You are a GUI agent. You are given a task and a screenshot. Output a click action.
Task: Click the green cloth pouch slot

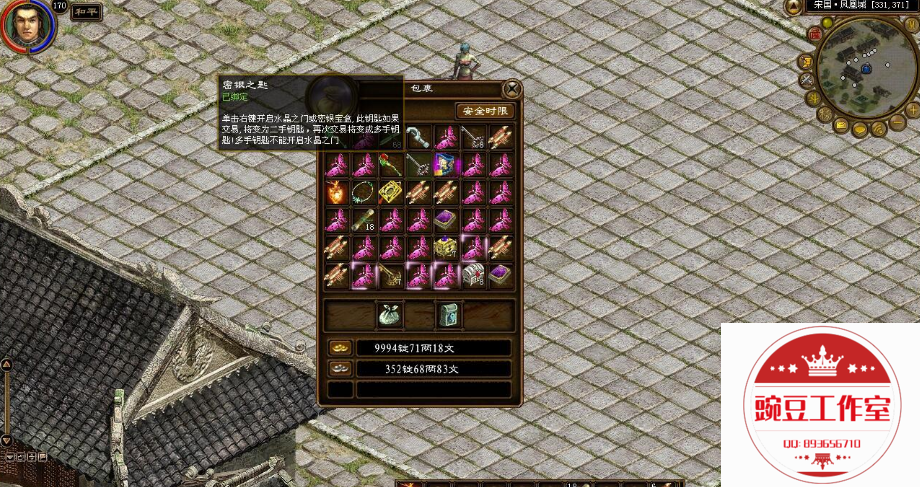[x=389, y=315]
